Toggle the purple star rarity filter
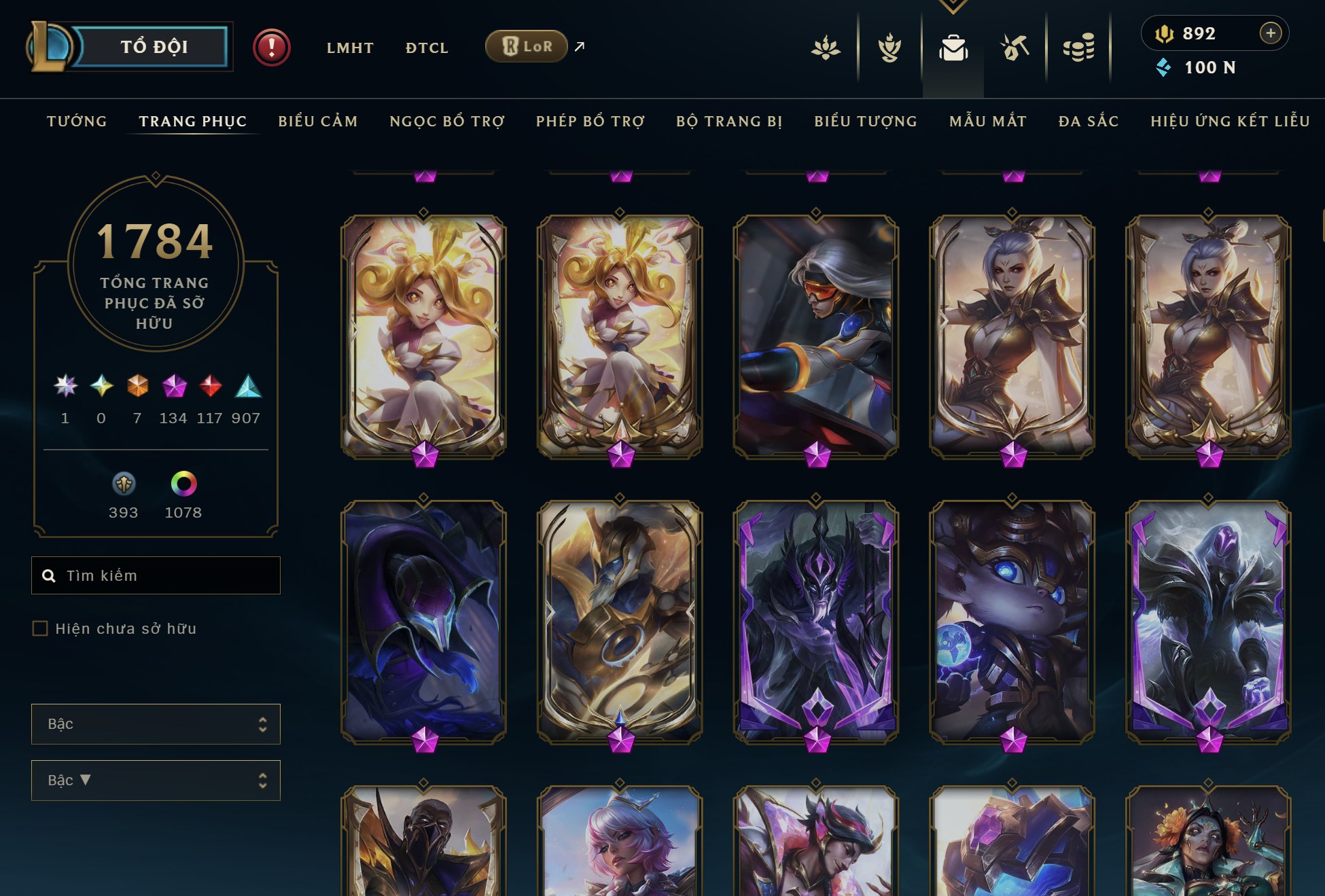The image size is (1325, 896). point(65,385)
